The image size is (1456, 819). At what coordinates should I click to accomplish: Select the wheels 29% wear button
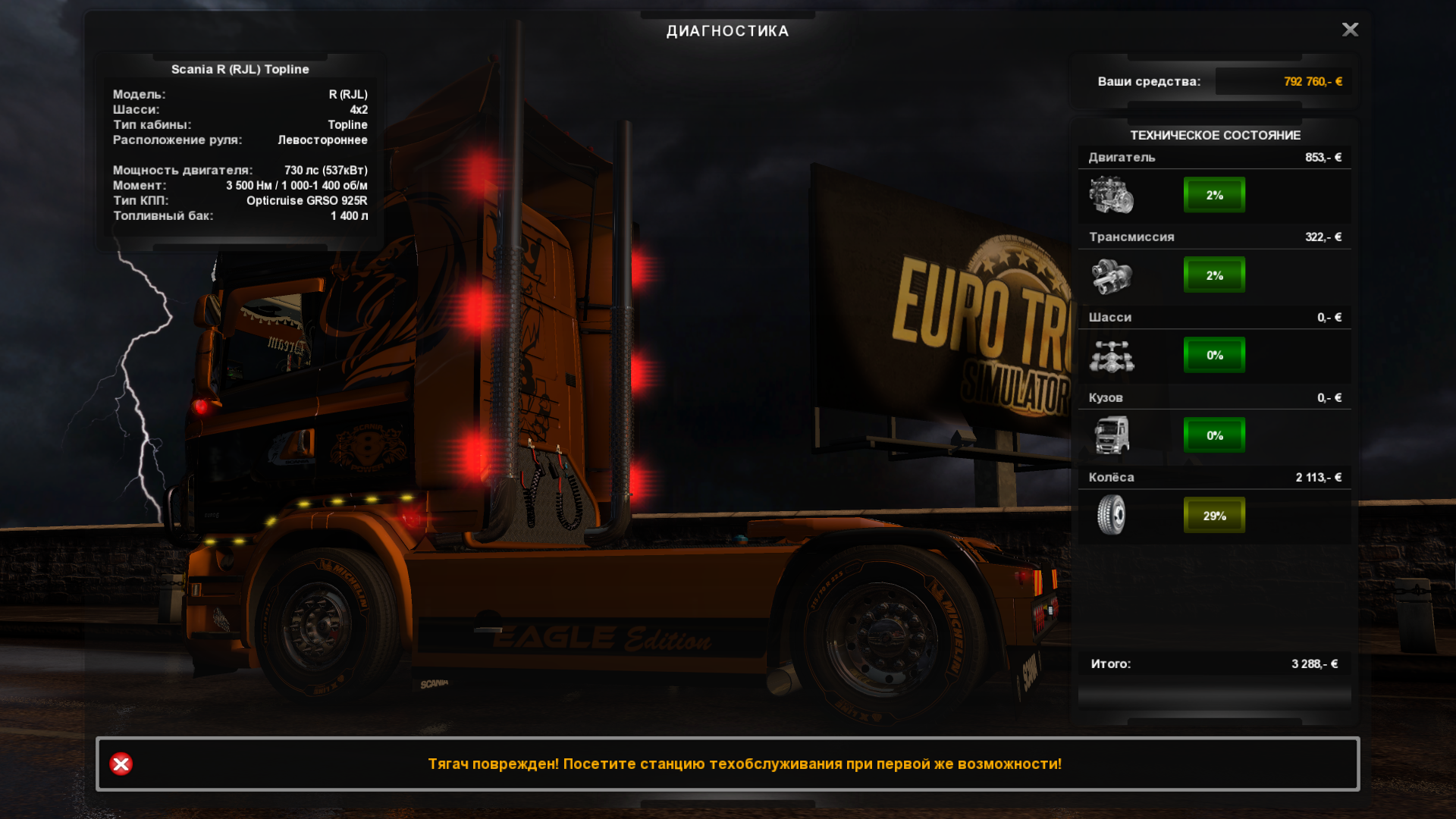point(1214,516)
